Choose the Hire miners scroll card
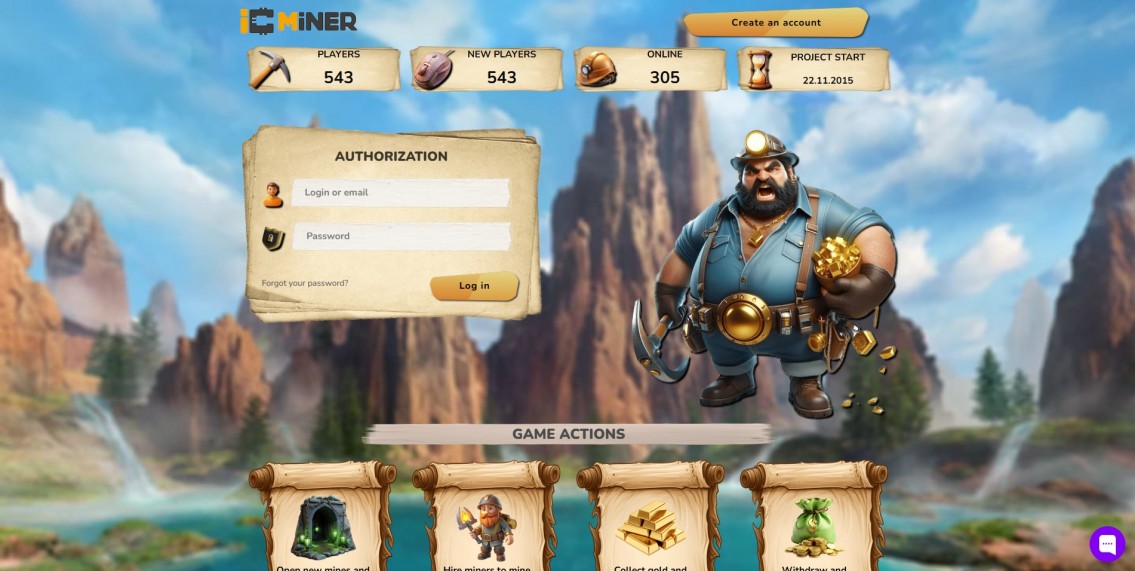 pyautogui.click(x=486, y=520)
